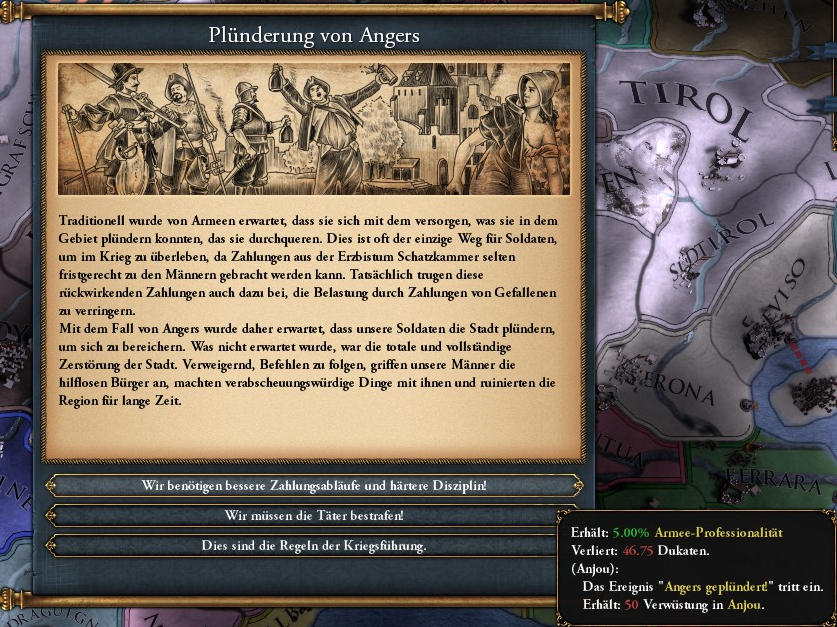Screen dimensions: 837x627
Task: Select "Wir müssen die Täter bestrafen!" option
Action: 314,516
